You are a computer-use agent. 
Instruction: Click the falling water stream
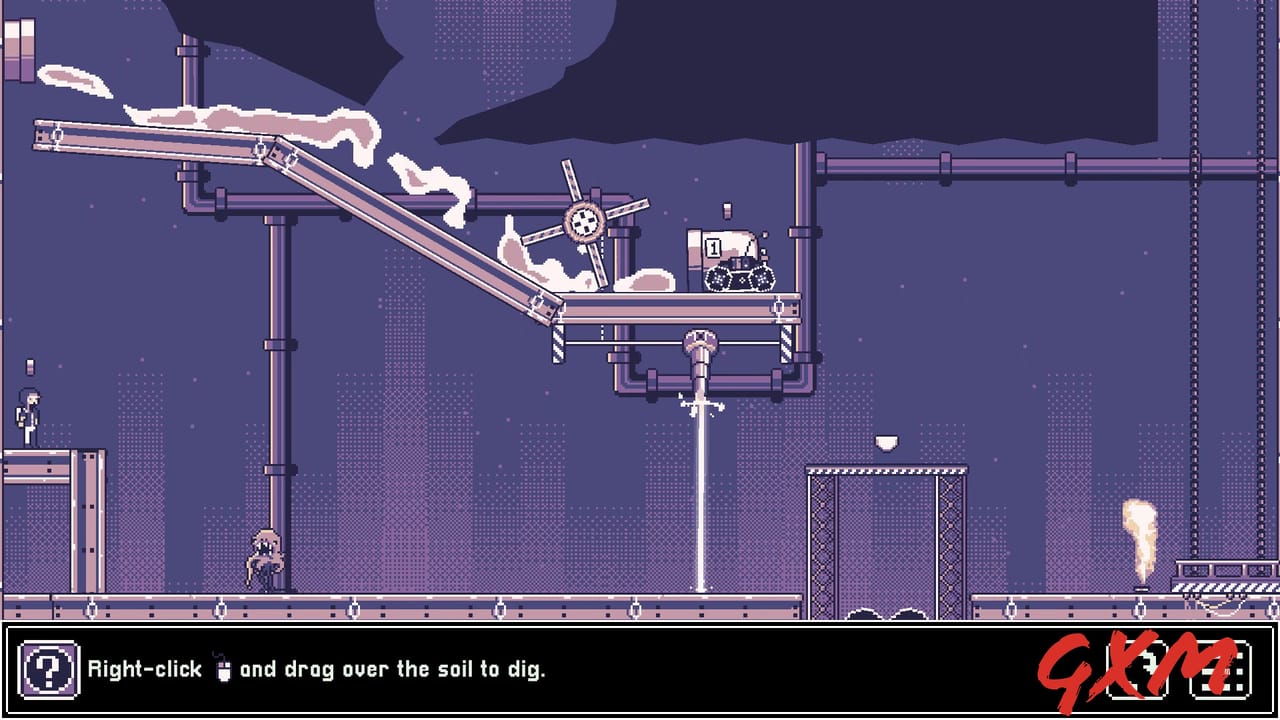pyautogui.click(x=703, y=500)
